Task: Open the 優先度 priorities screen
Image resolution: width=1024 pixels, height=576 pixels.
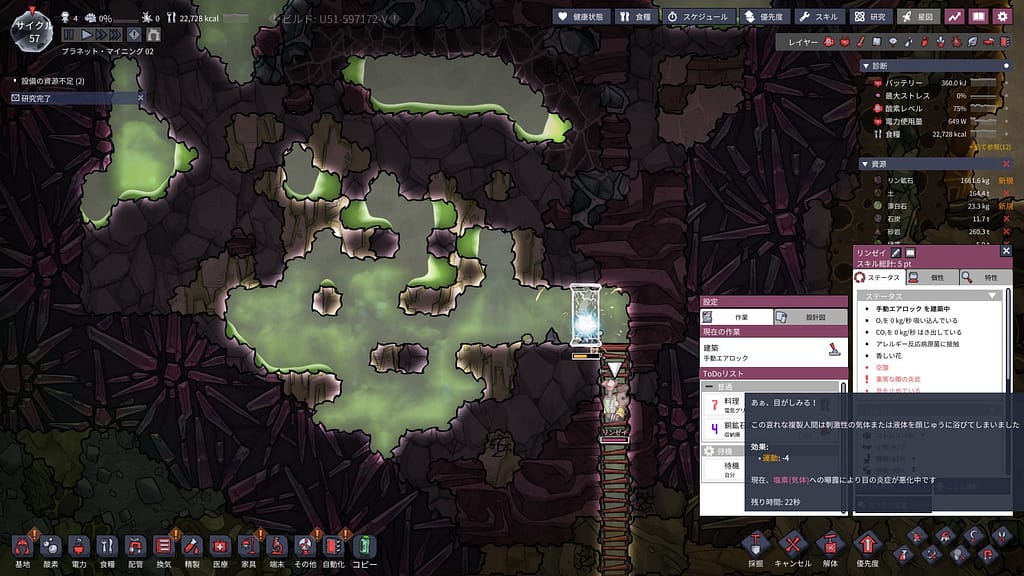Action: (764, 16)
